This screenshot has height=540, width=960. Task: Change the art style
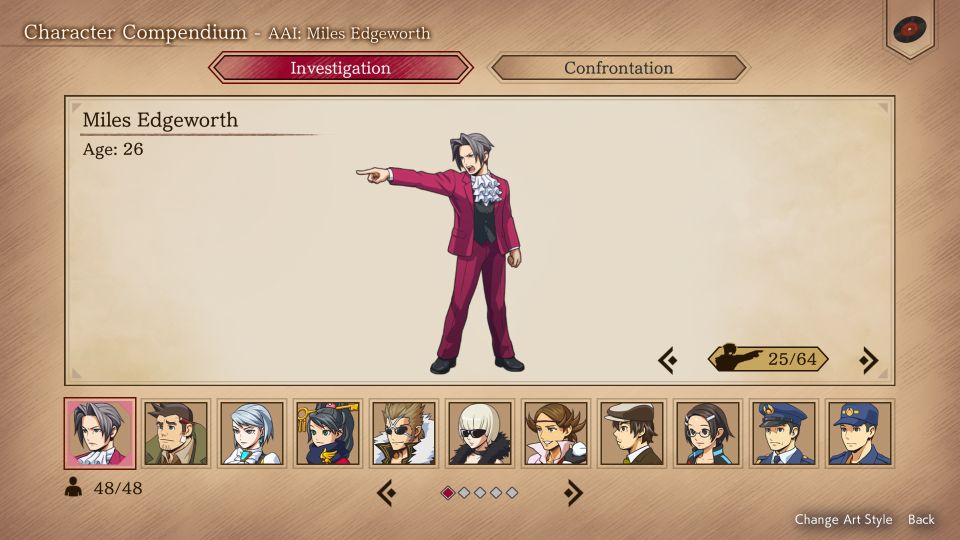point(843,519)
